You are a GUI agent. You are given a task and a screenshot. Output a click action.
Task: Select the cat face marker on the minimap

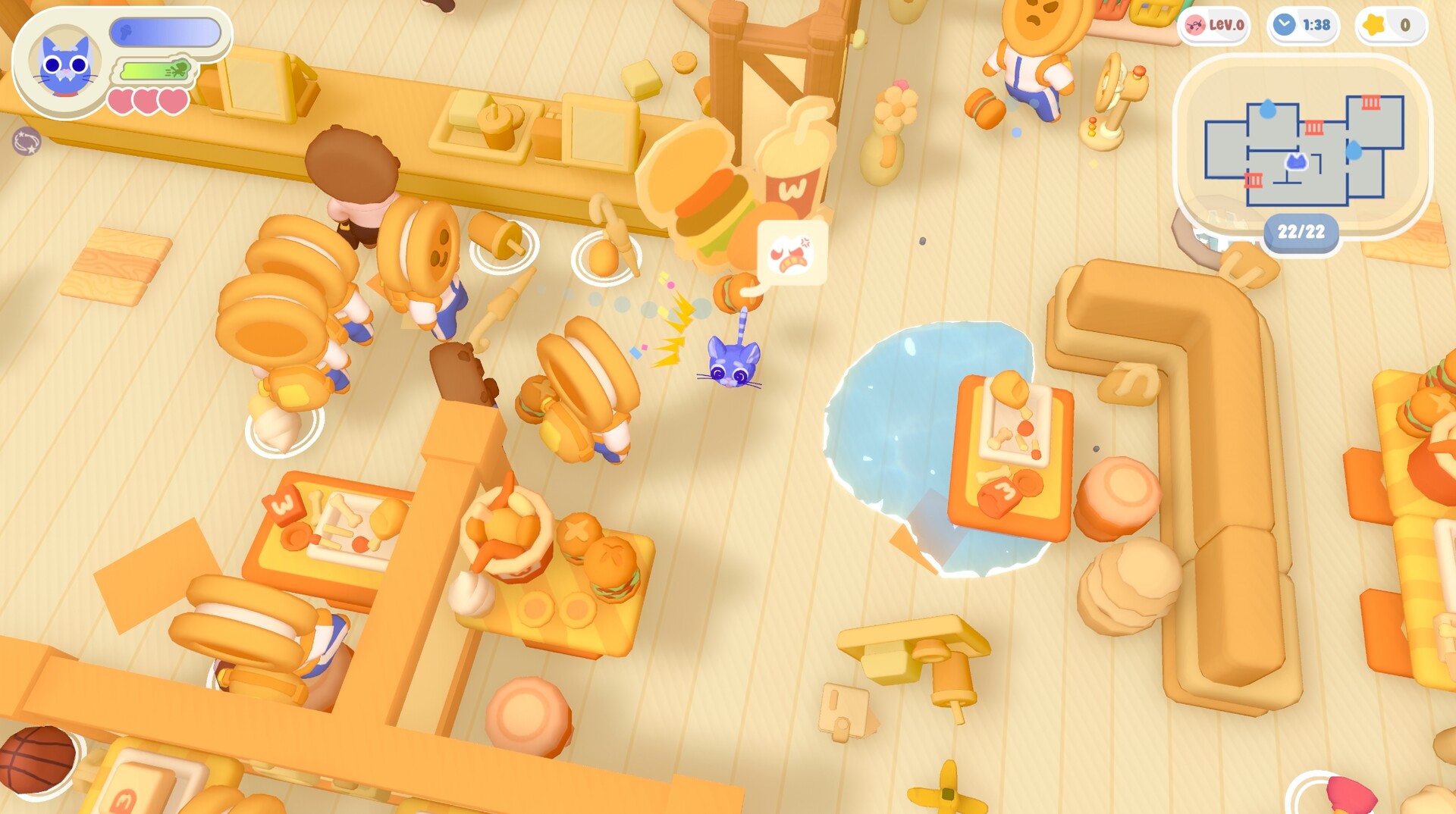(1297, 162)
